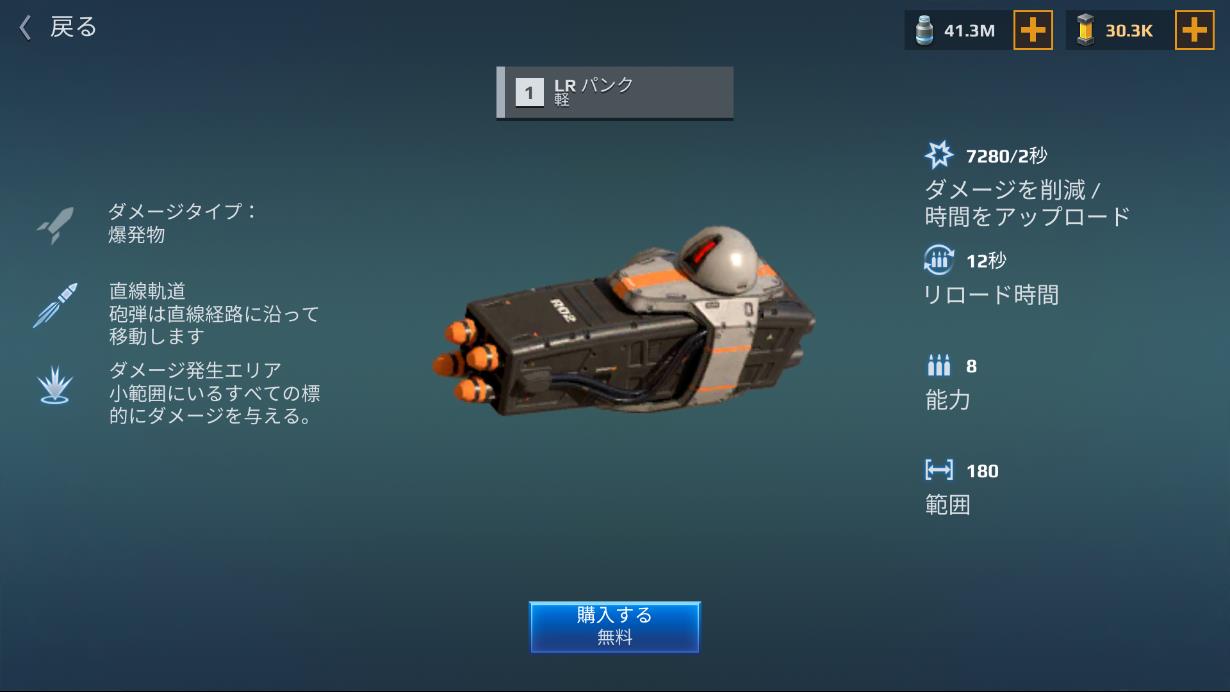Add more silver with the plus button
Image resolution: width=1230 pixels, height=692 pixels.
[x=1033, y=30]
